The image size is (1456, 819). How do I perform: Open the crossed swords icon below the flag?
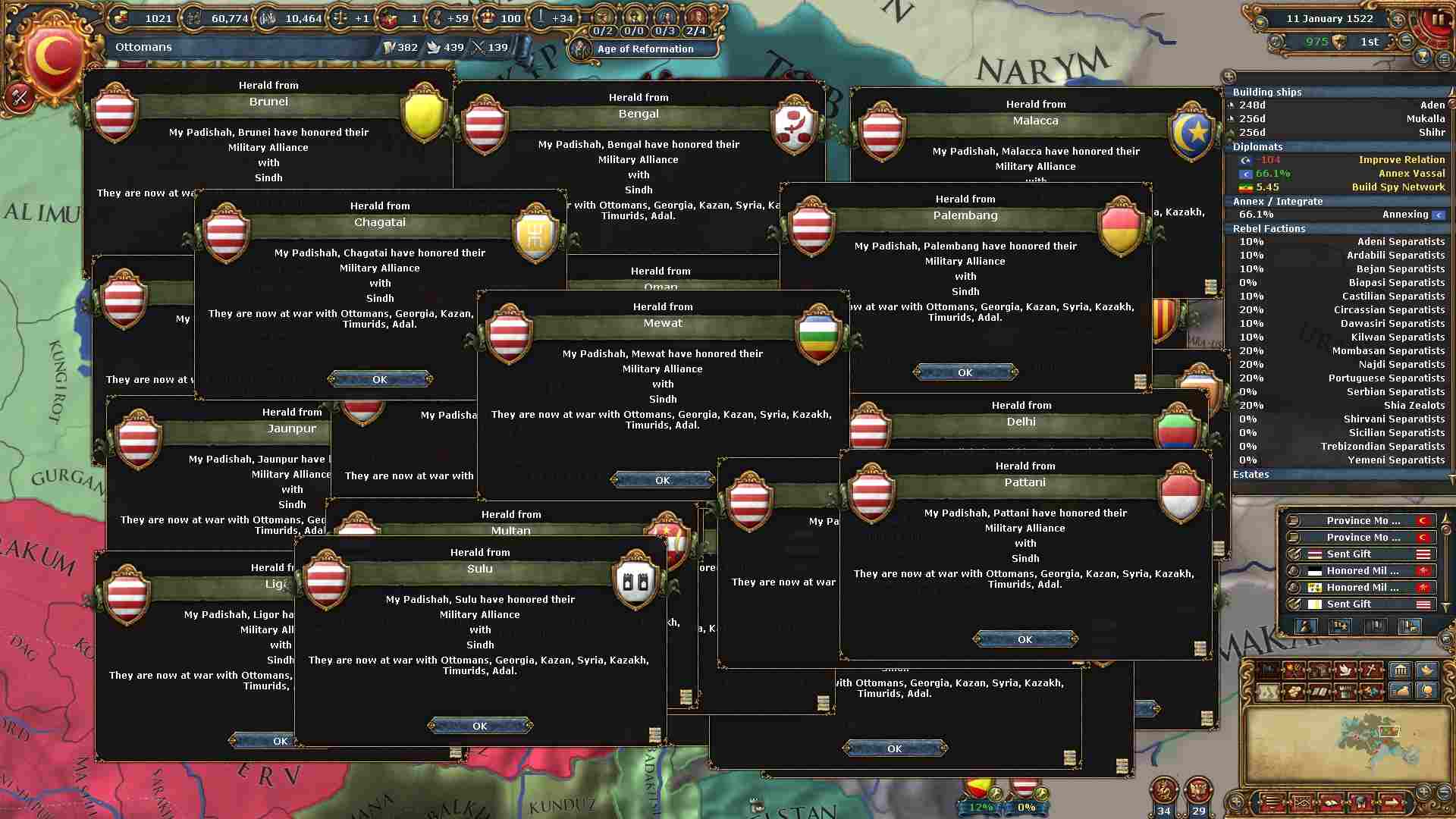pyautogui.click(x=20, y=97)
